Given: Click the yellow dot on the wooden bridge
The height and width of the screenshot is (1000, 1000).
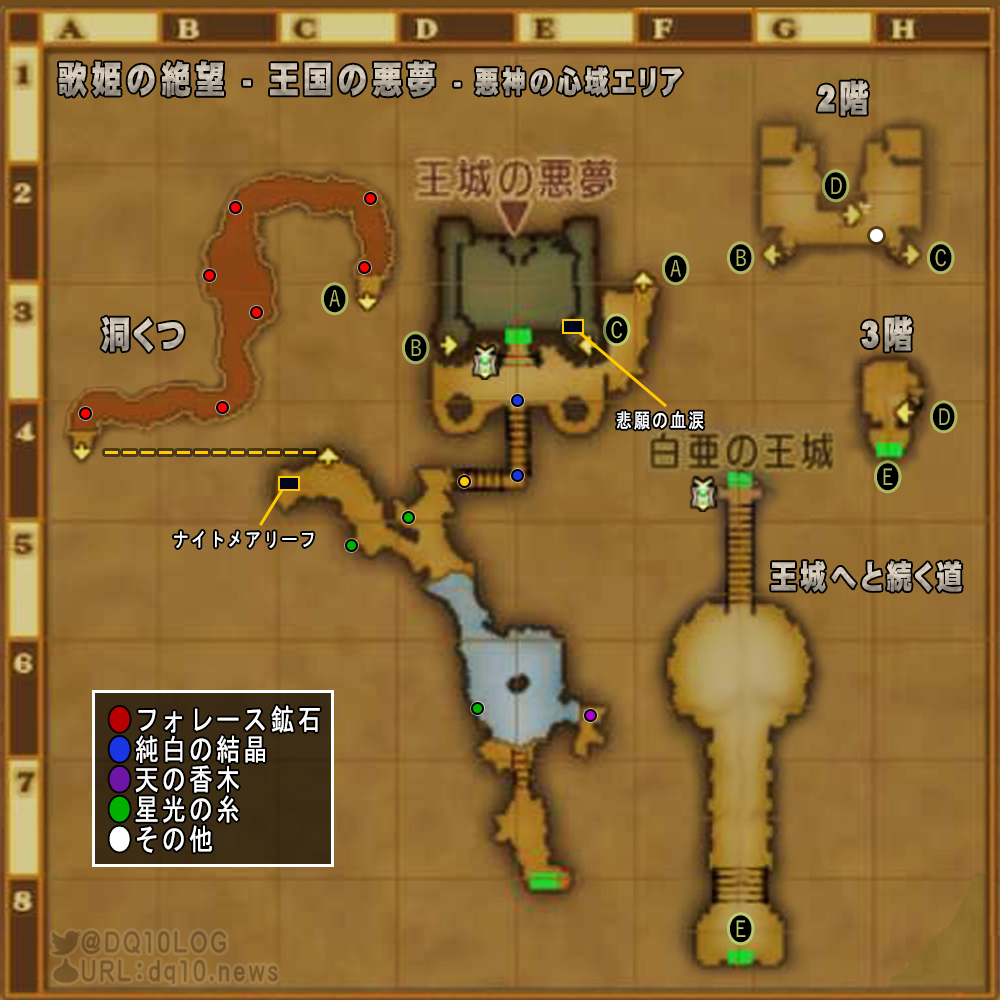Looking at the screenshot, I should tap(464, 482).
